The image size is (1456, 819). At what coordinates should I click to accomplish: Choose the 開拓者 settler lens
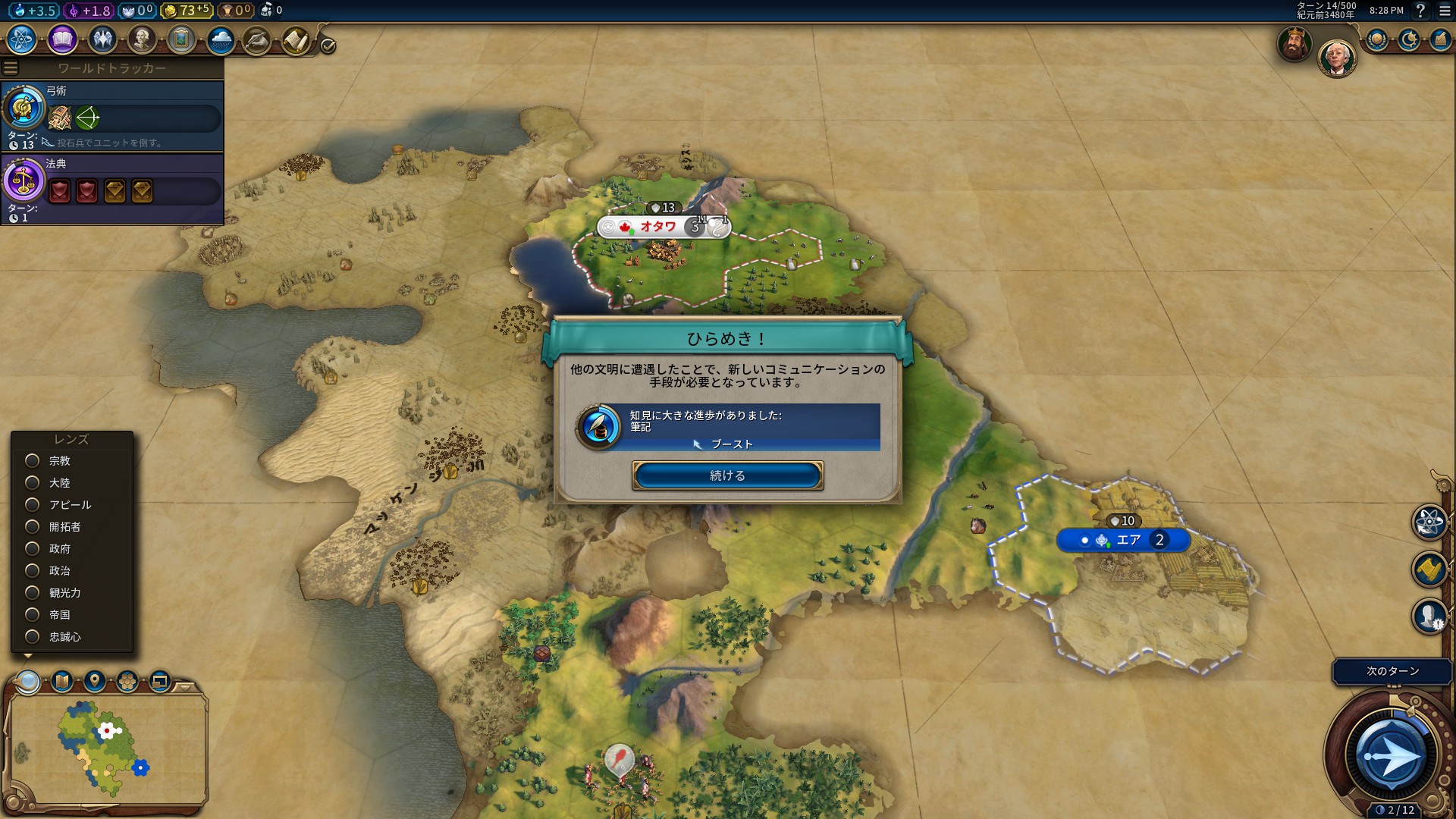(33, 527)
